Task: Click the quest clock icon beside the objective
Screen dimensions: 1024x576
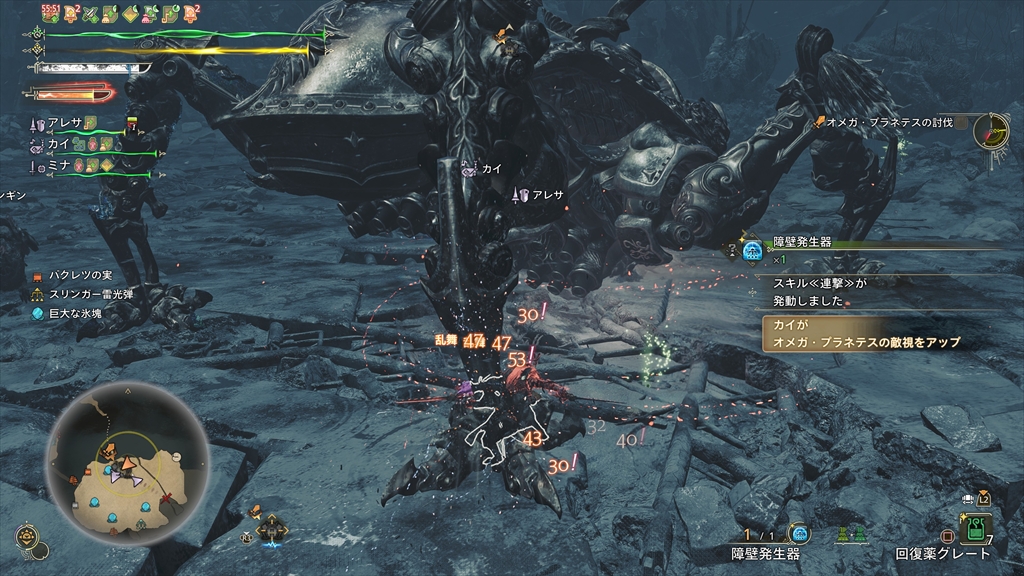Action: coord(991,130)
